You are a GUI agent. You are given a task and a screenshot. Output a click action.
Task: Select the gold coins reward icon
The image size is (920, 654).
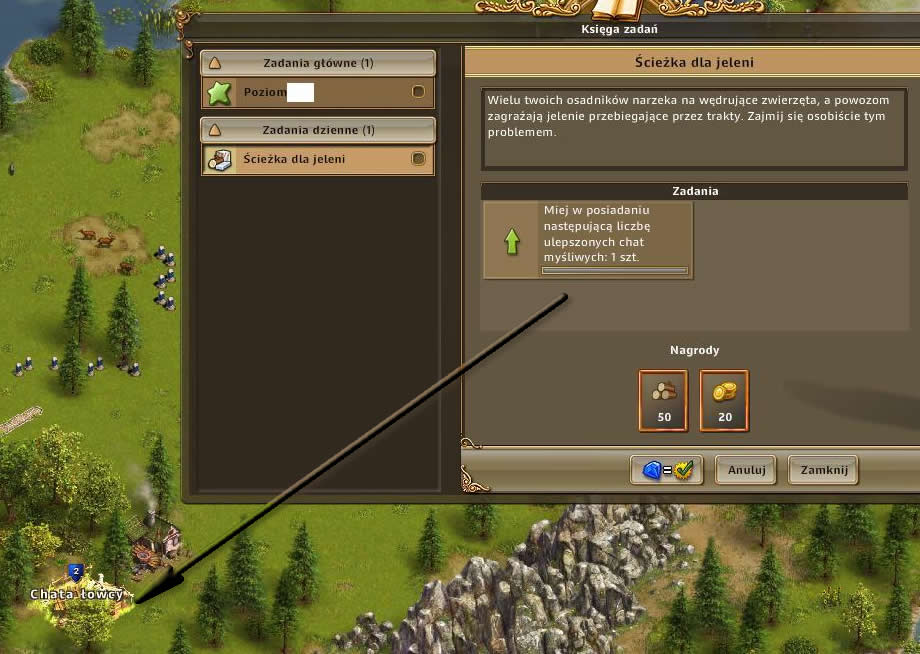(x=724, y=400)
